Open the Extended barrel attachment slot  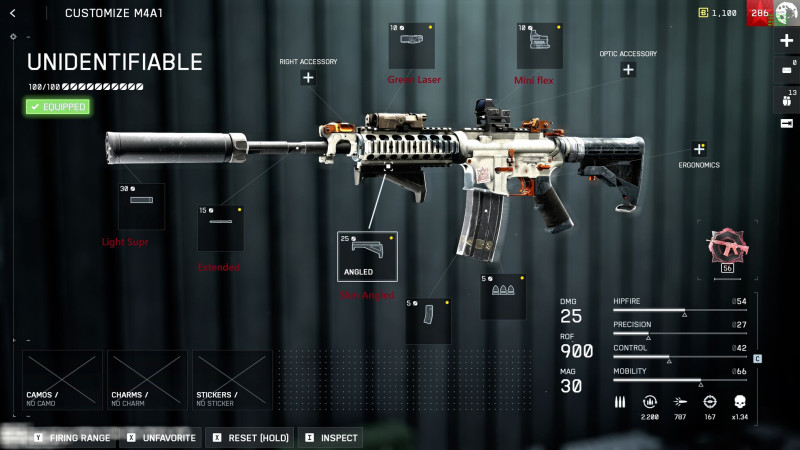pos(220,228)
